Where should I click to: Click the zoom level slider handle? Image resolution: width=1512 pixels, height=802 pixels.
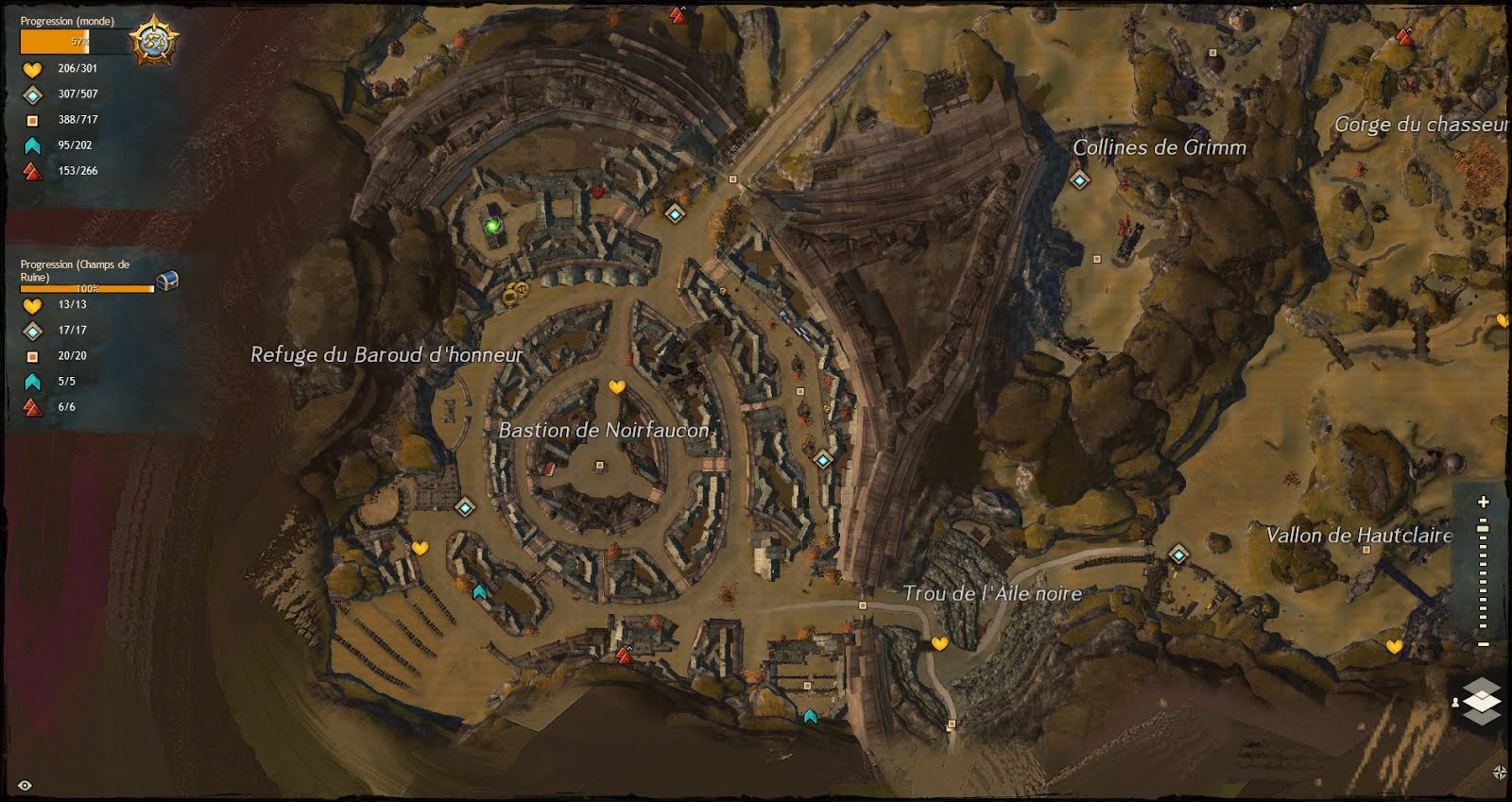(x=1483, y=530)
